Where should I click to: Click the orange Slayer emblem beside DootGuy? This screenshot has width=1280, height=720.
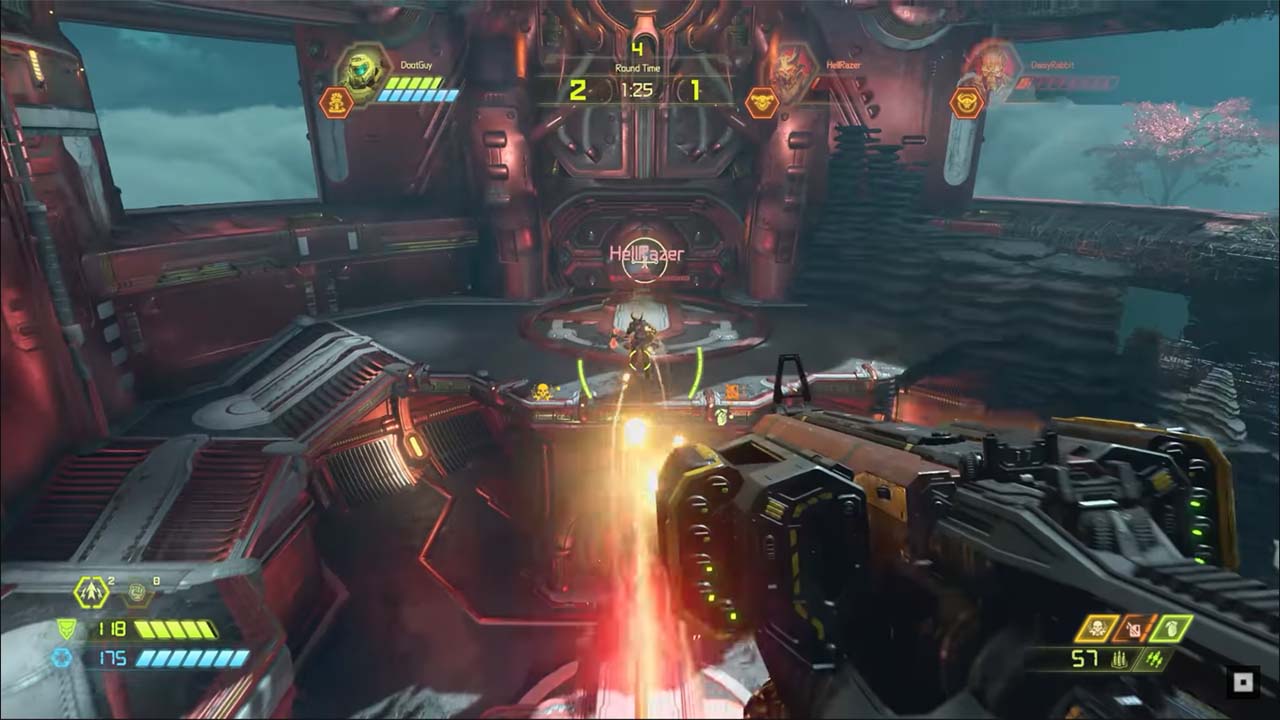pyautogui.click(x=335, y=102)
